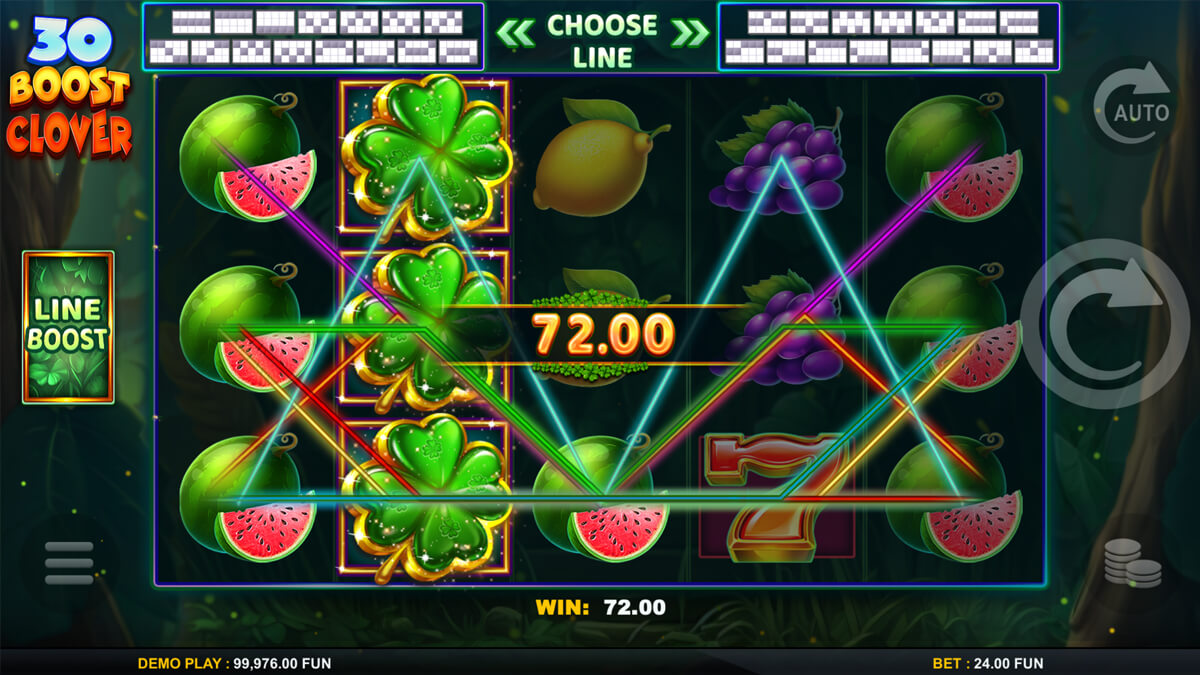Open the hamburger menu
1200x675 pixels.
tap(69, 563)
